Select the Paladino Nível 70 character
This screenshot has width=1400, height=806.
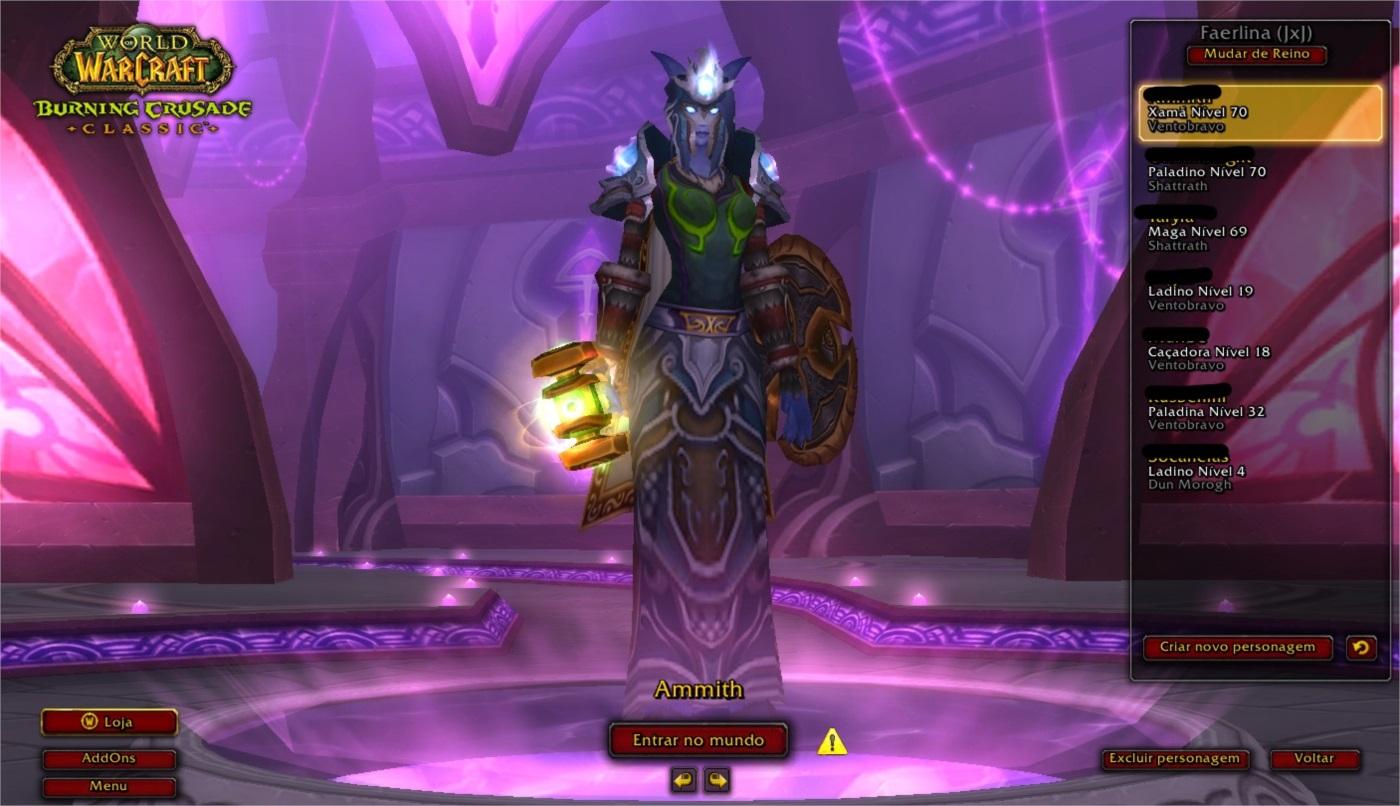(x=1260, y=172)
